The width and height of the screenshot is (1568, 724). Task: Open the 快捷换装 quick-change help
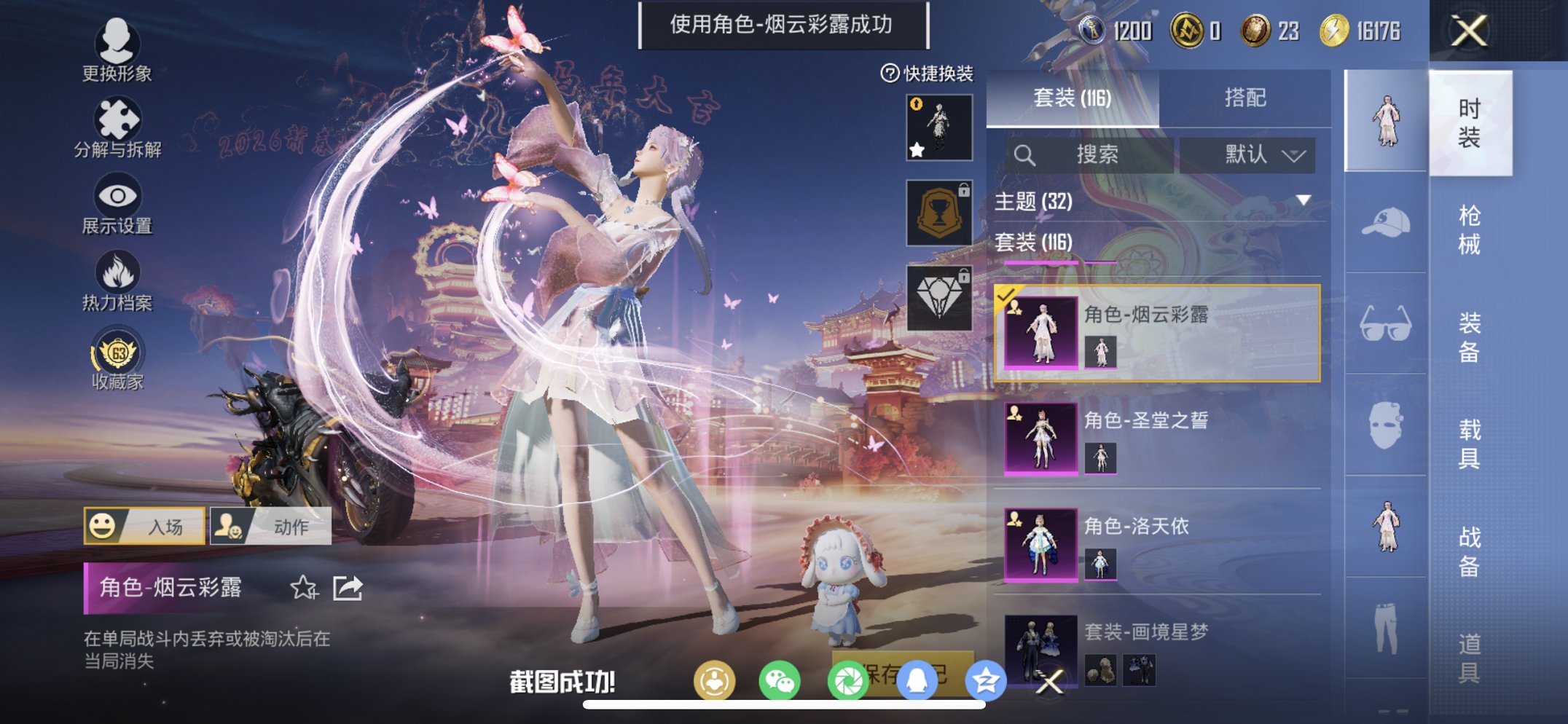click(x=890, y=73)
